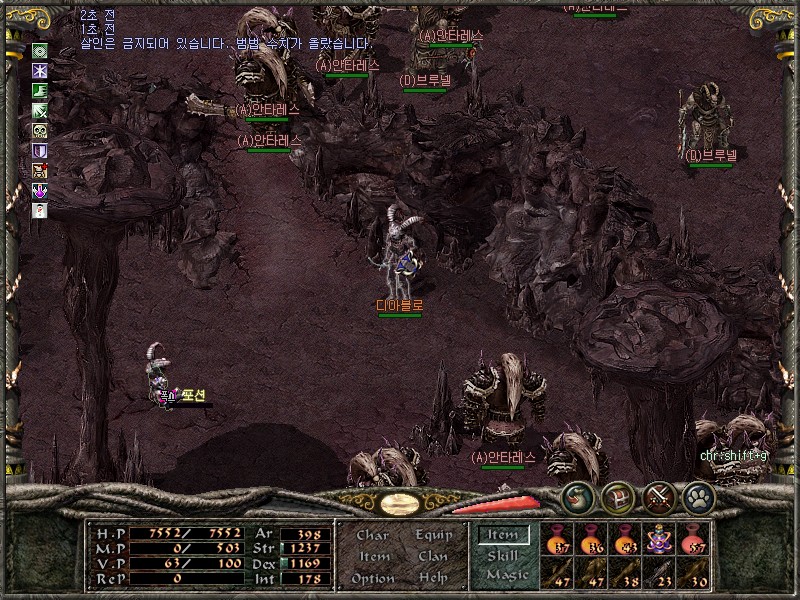Screen dimensions: 800x600
Task: Open the Clan menu
Action: pyautogui.click(x=434, y=557)
